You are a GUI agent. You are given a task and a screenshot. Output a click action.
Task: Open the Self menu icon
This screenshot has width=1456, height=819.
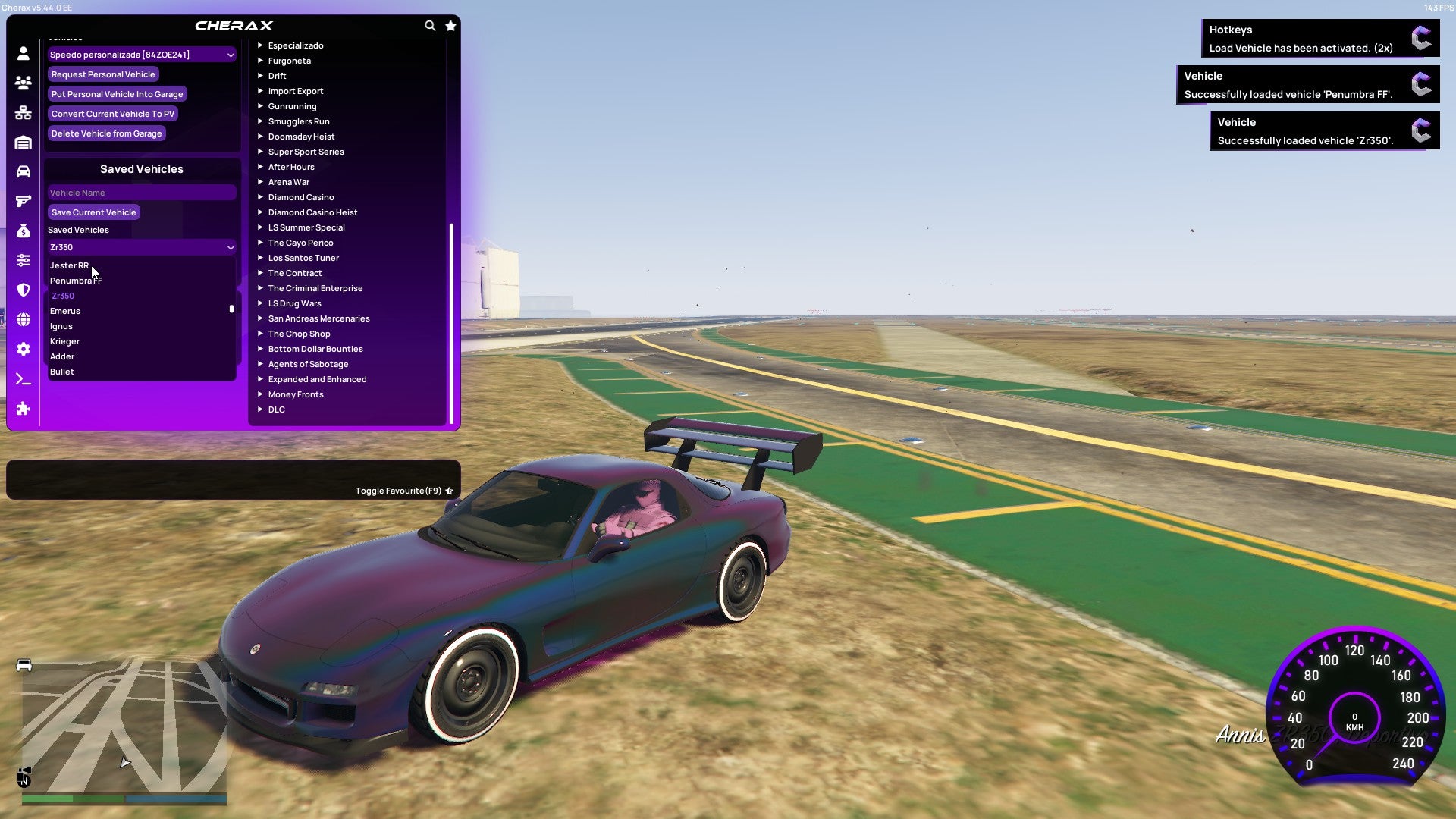point(23,53)
